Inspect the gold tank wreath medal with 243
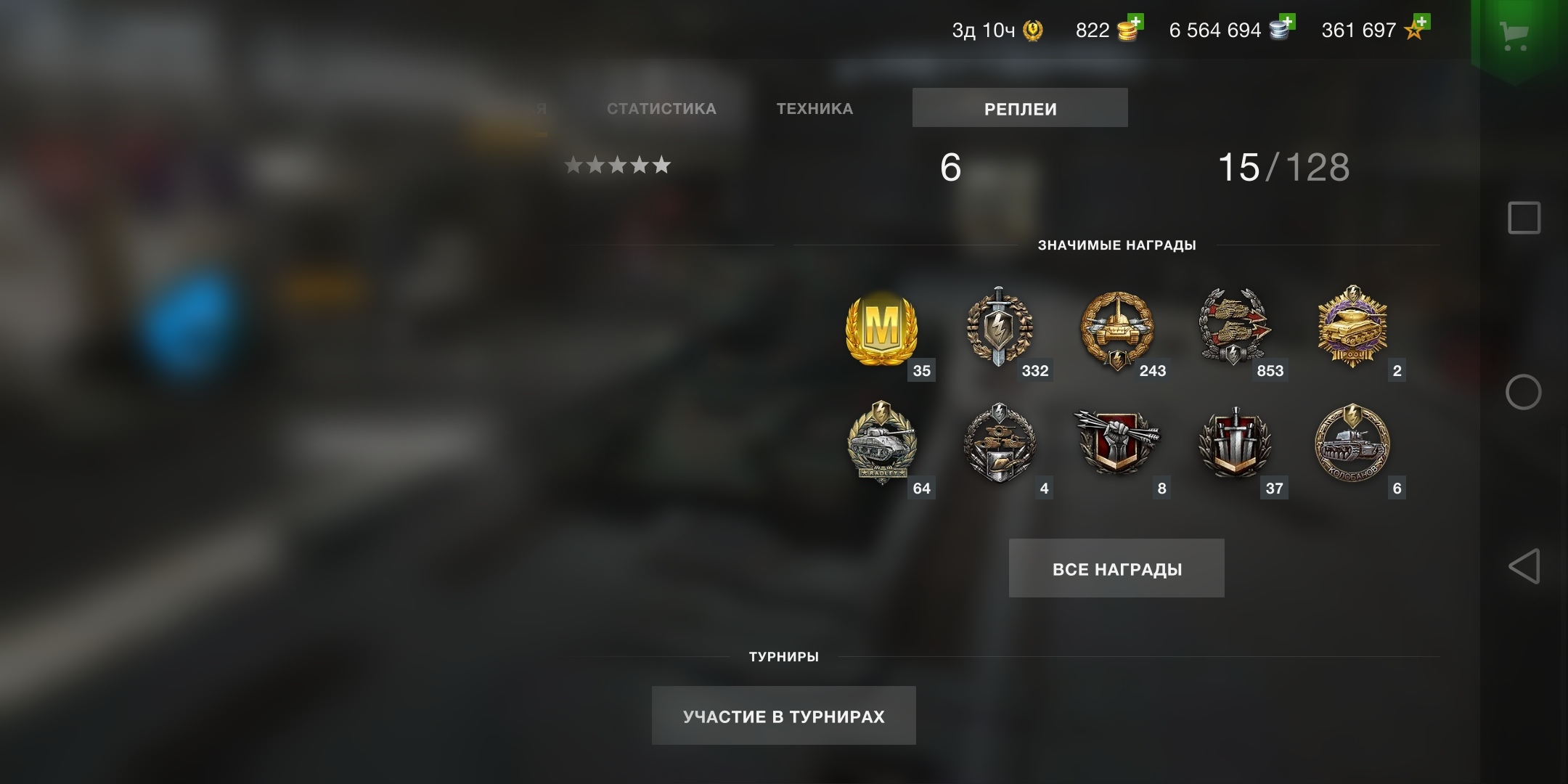The width and height of the screenshot is (1568, 784). click(x=1116, y=329)
